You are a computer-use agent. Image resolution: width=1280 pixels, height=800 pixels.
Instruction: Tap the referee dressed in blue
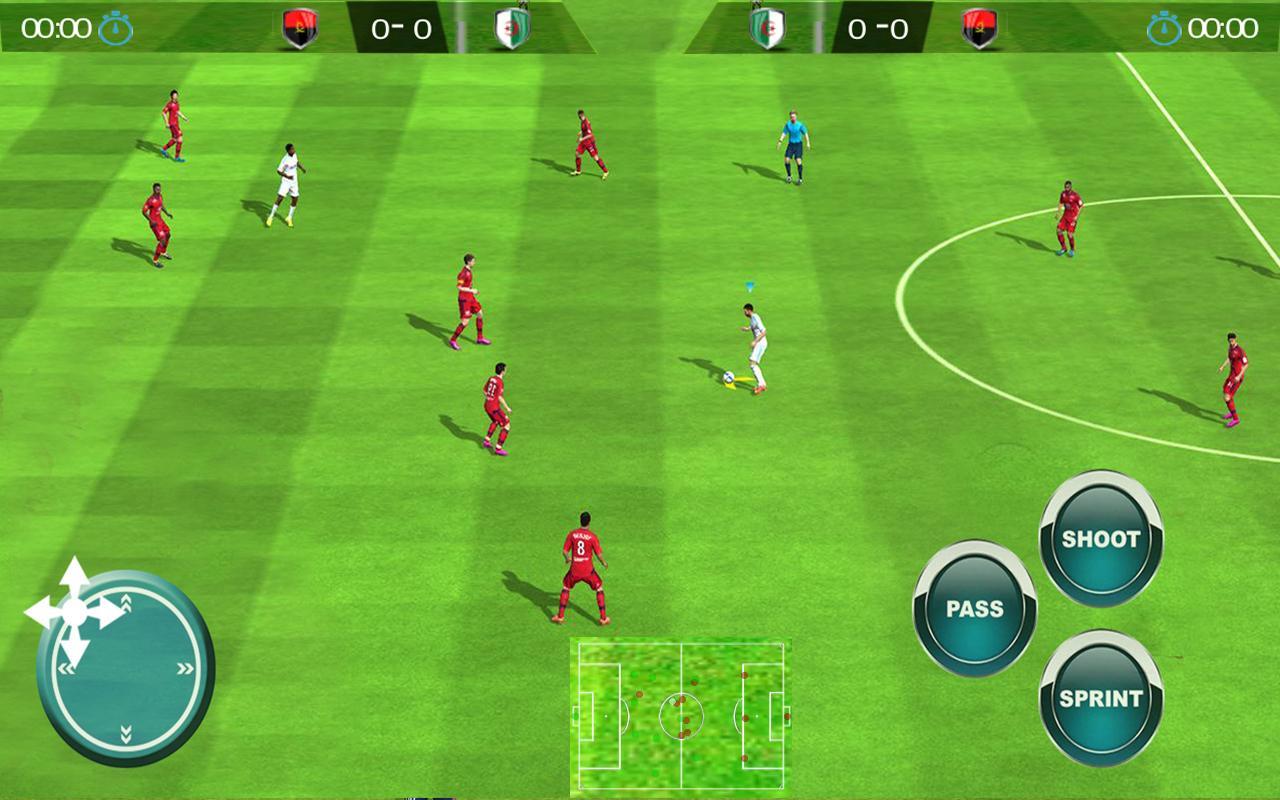point(793,142)
